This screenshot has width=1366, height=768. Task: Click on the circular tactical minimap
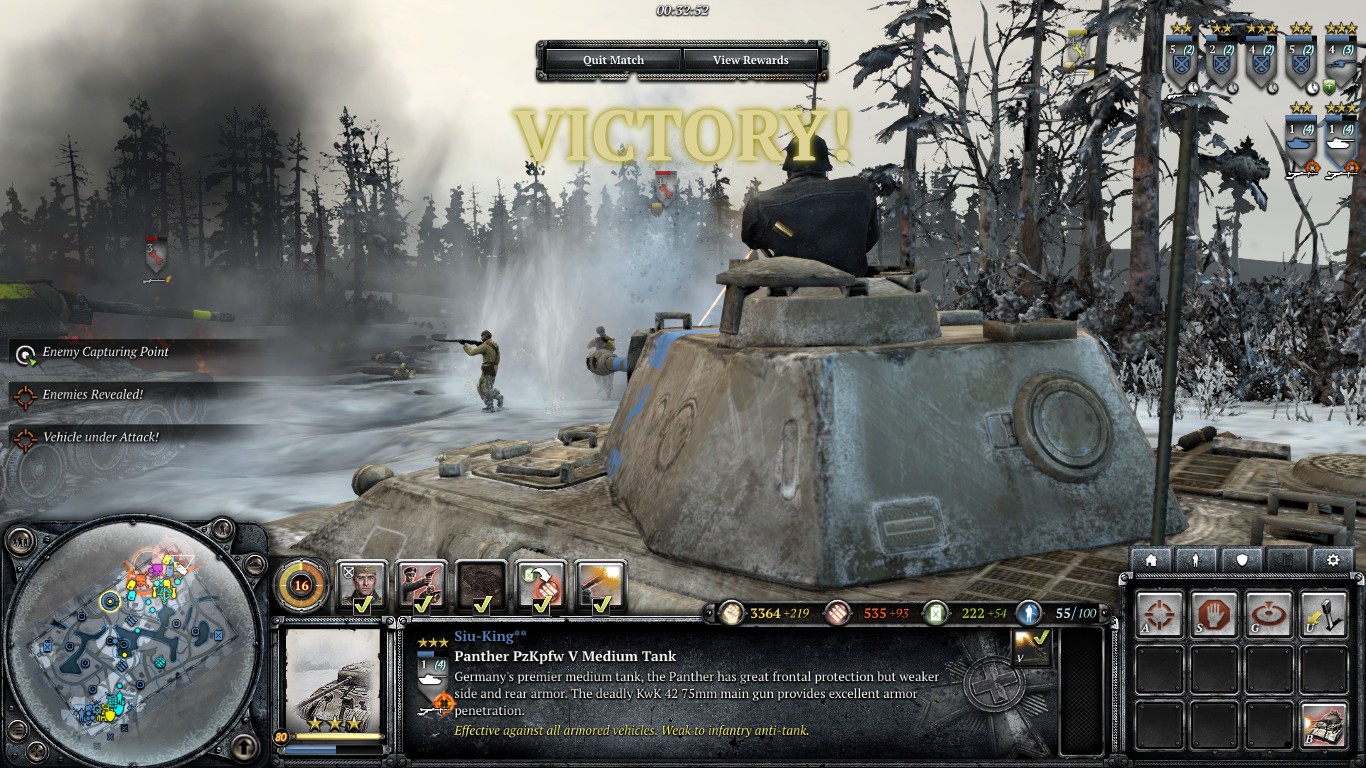point(134,641)
